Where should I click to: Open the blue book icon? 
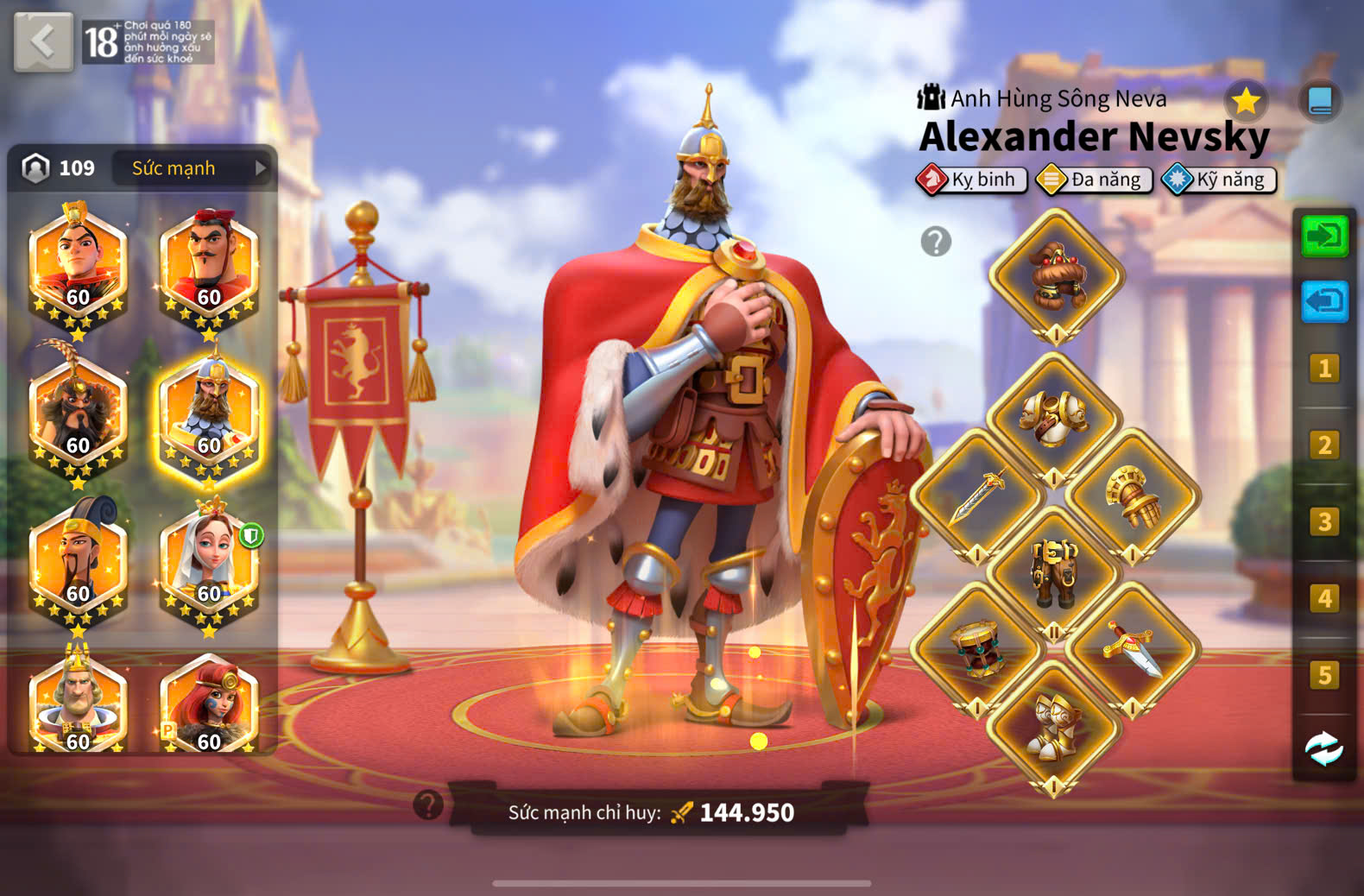[1320, 101]
